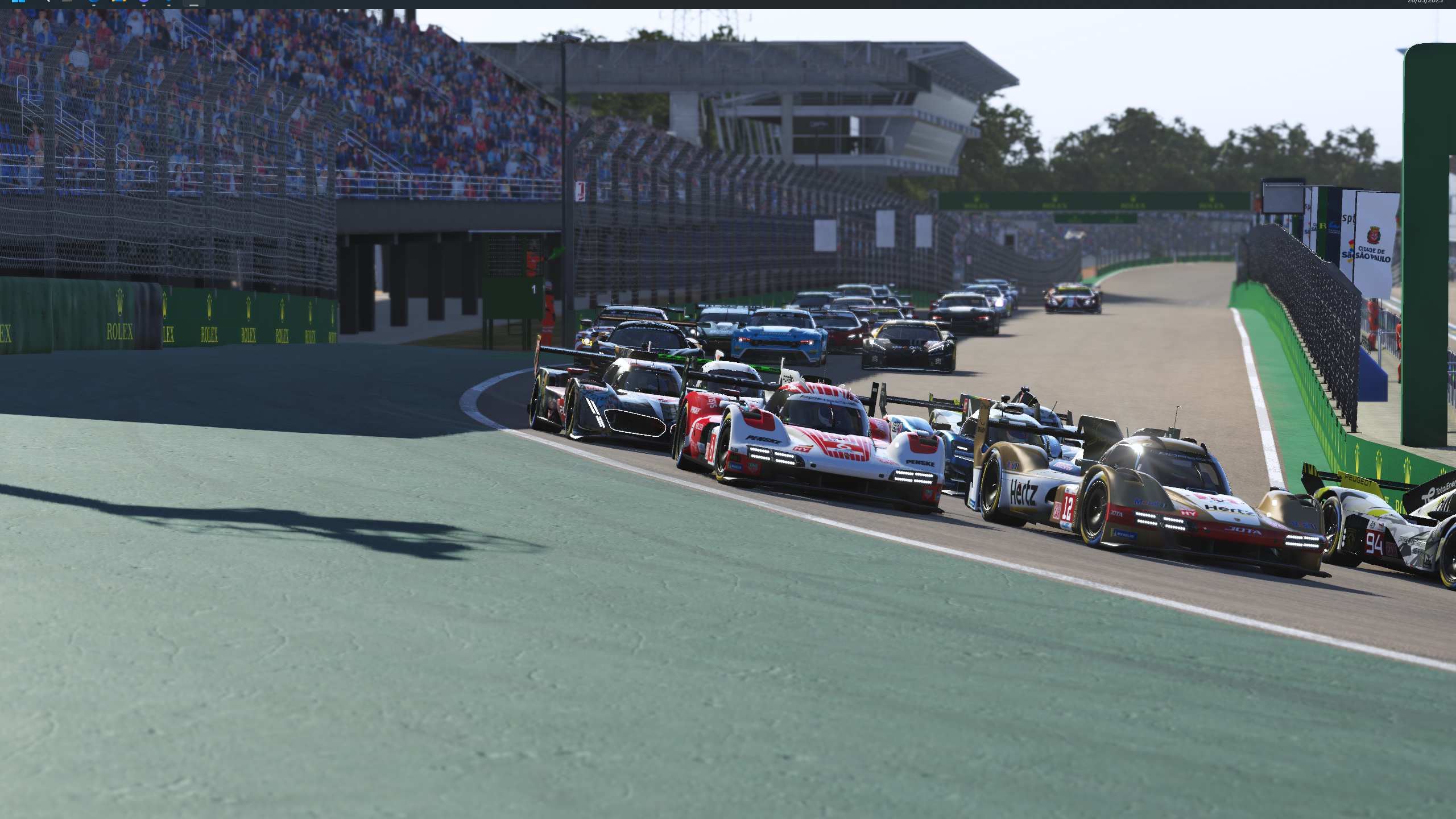Open the Windows Start menu

coord(18,1)
